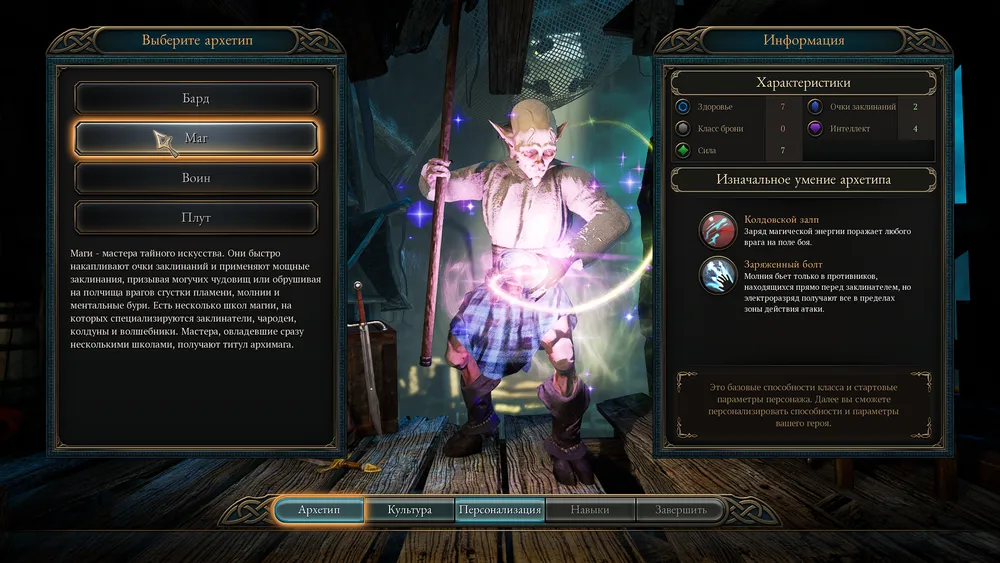Click the Здоровье stat icon
Image resolution: width=1000 pixels, height=563 pixels.
[683, 106]
